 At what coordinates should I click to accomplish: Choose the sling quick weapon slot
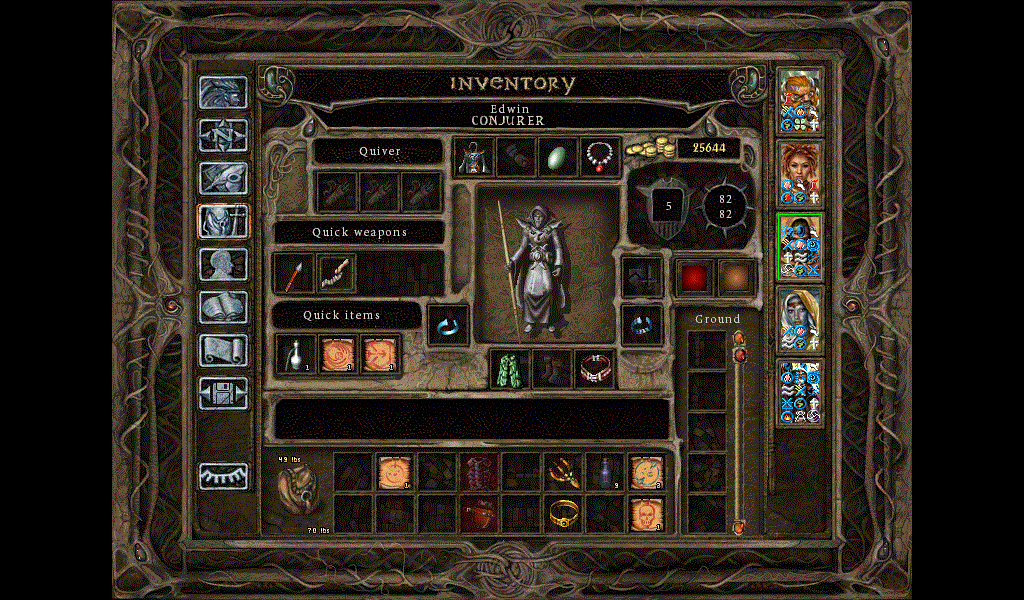pyautogui.click(x=337, y=273)
